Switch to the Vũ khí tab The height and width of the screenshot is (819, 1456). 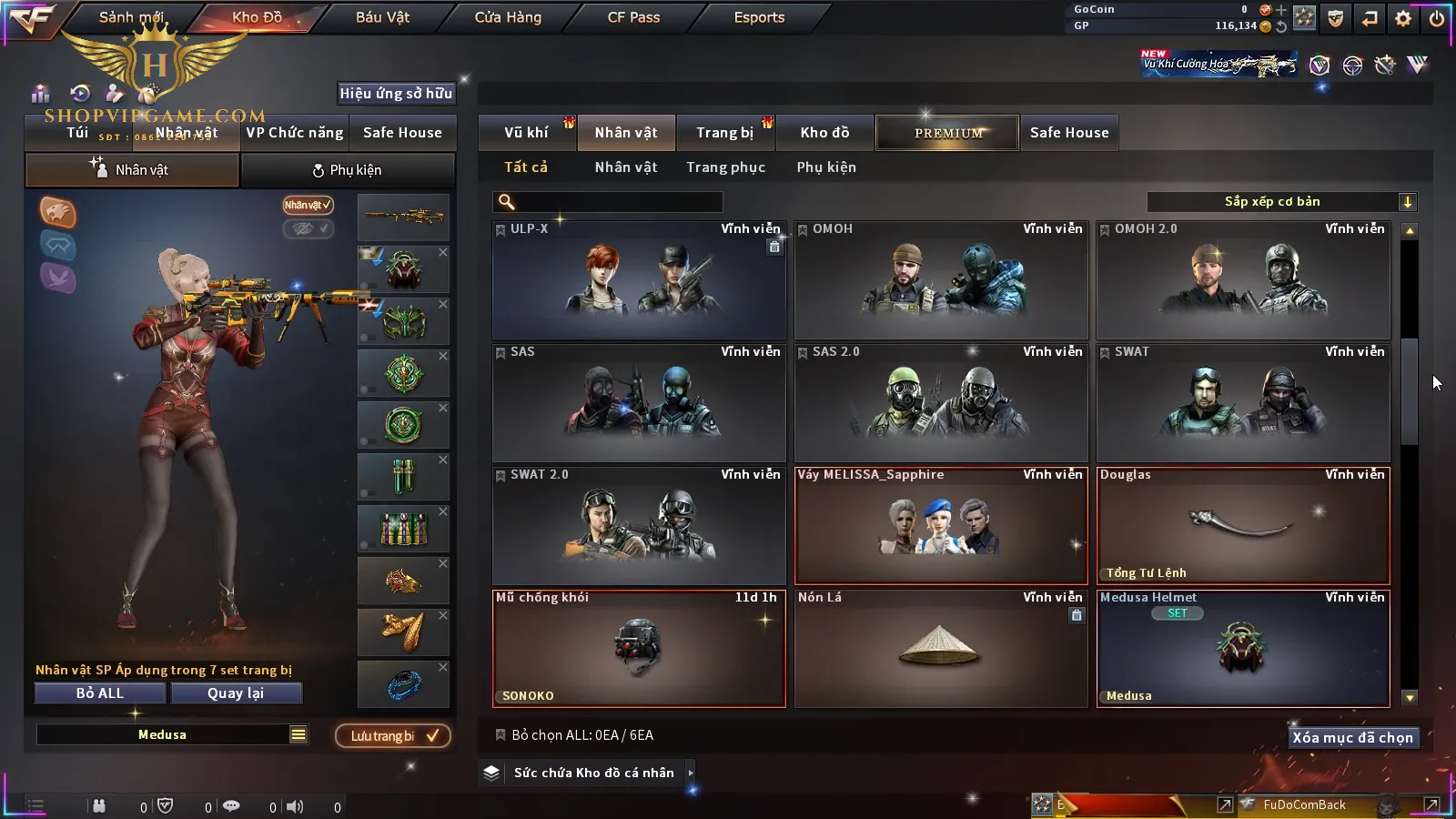point(526,133)
